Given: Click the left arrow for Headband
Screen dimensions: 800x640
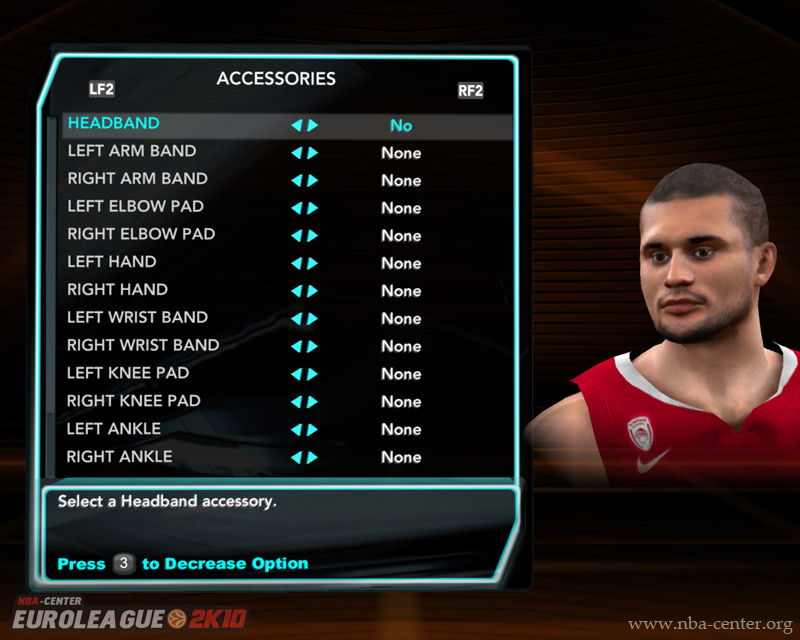Looking at the screenshot, I should pyautogui.click(x=296, y=126).
